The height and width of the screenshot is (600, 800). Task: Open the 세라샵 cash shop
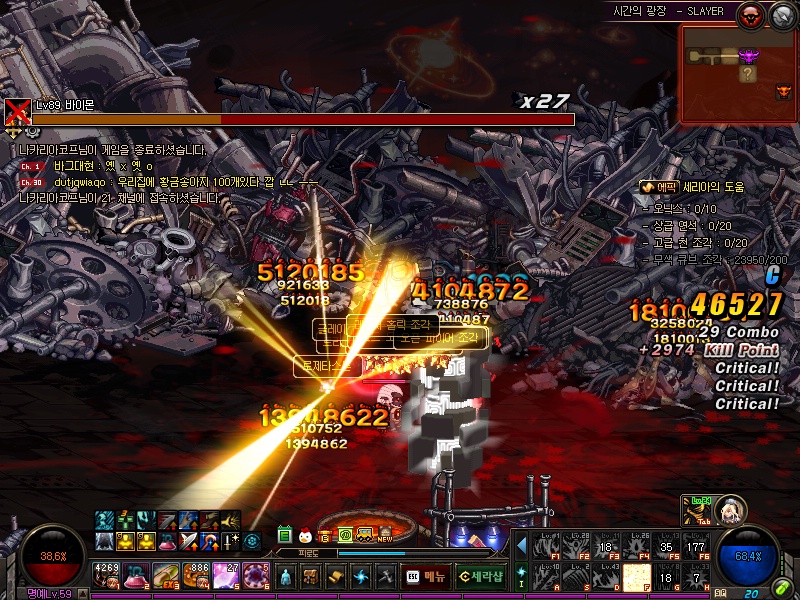(x=479, y=576)
